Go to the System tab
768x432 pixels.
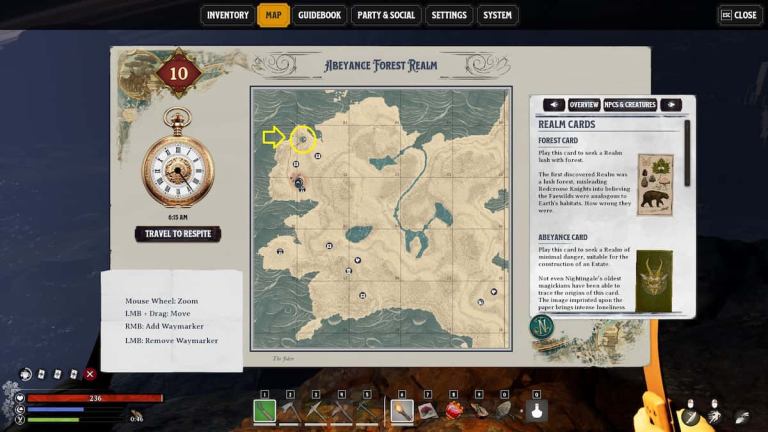pos(497,15)
